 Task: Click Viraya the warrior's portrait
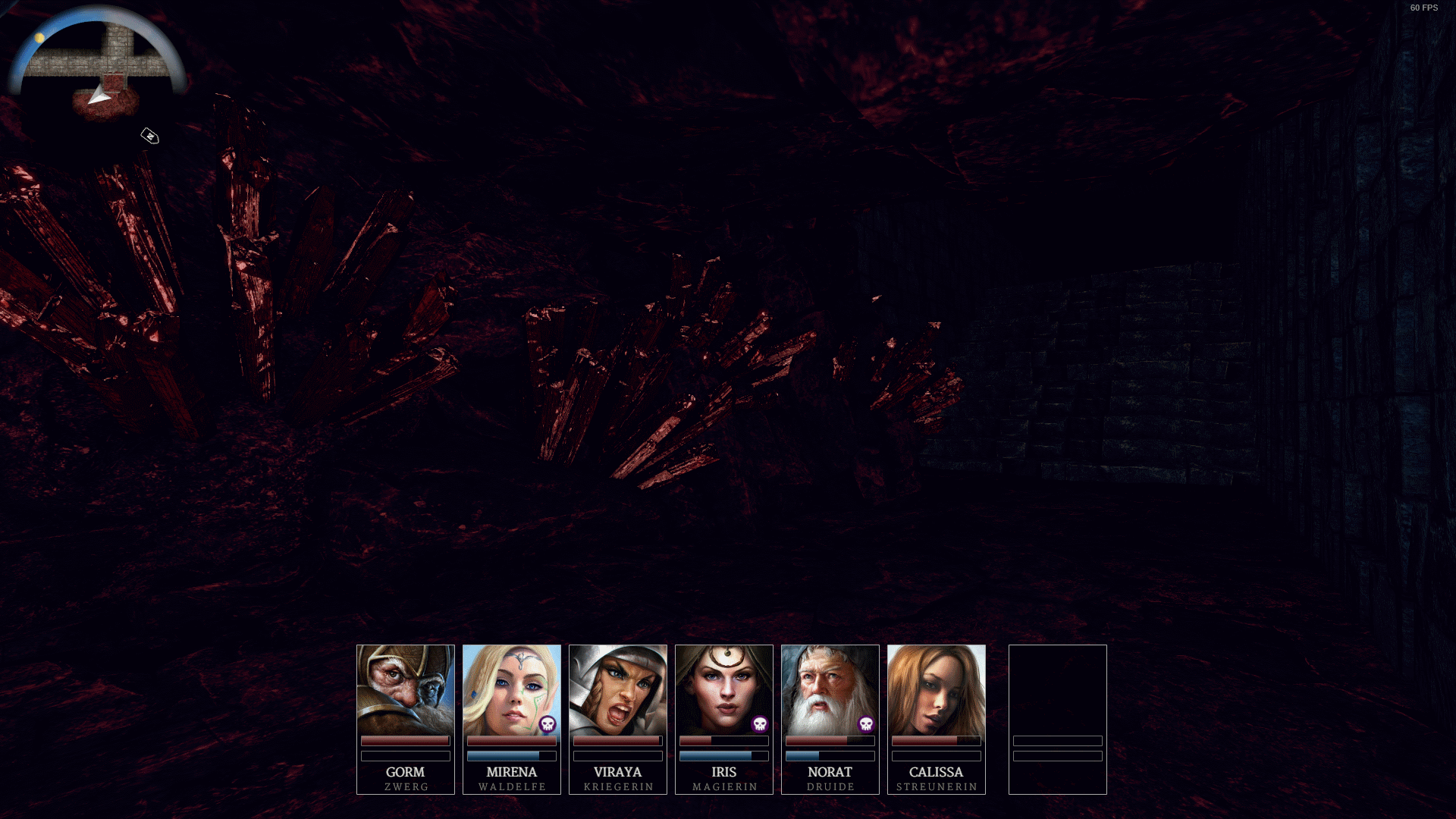(x=617, y=689)
